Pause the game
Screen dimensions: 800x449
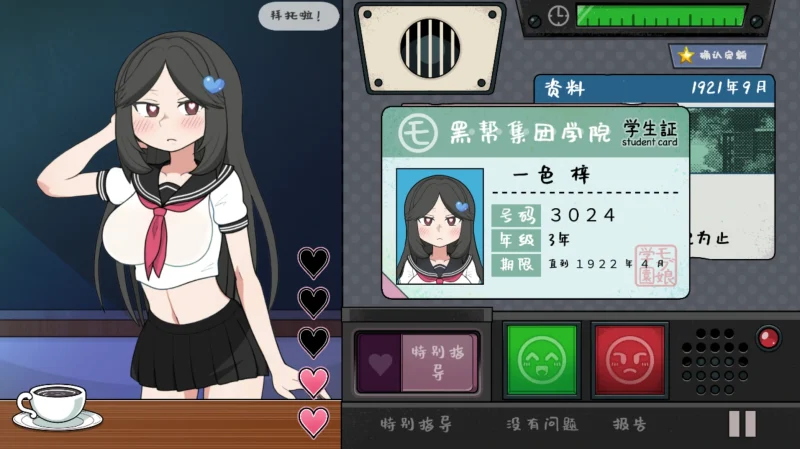(x=742, y=424)
